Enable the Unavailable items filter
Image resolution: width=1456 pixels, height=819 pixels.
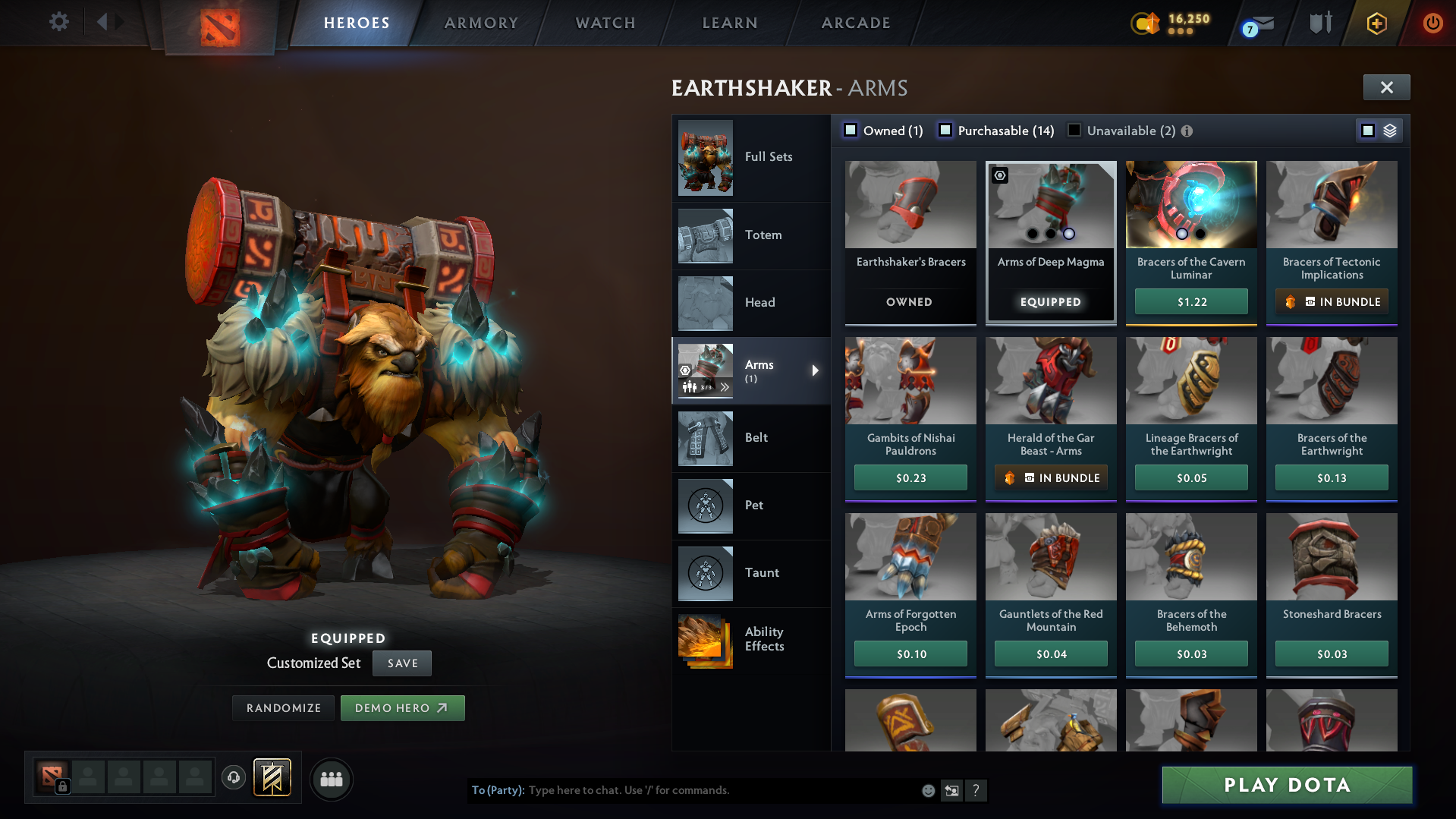[x=1074, y=130]
